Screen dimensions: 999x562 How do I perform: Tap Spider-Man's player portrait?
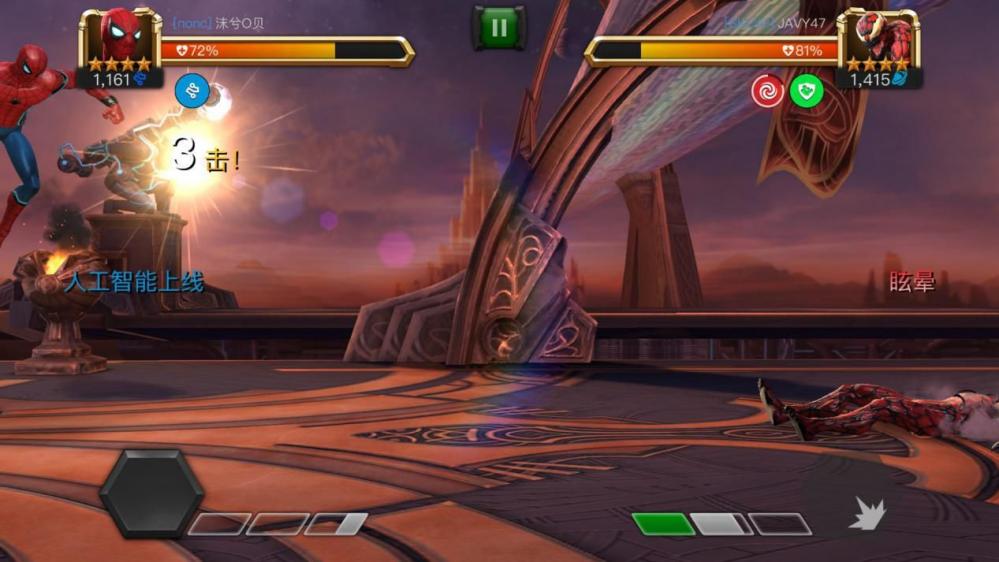pyautogui.click(x=120, y=38)
